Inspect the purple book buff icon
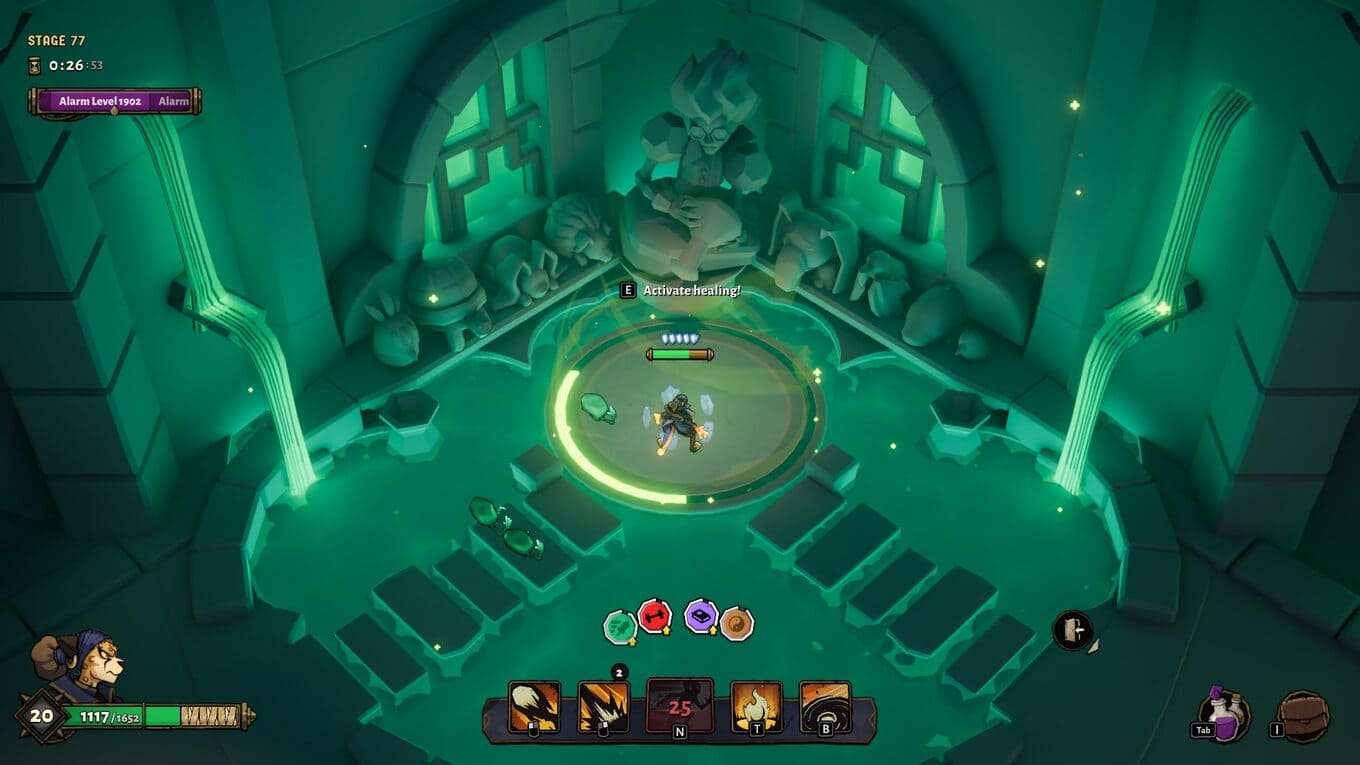The width and height of the screenshot is (1360, 765). click(x=701, y=616)
